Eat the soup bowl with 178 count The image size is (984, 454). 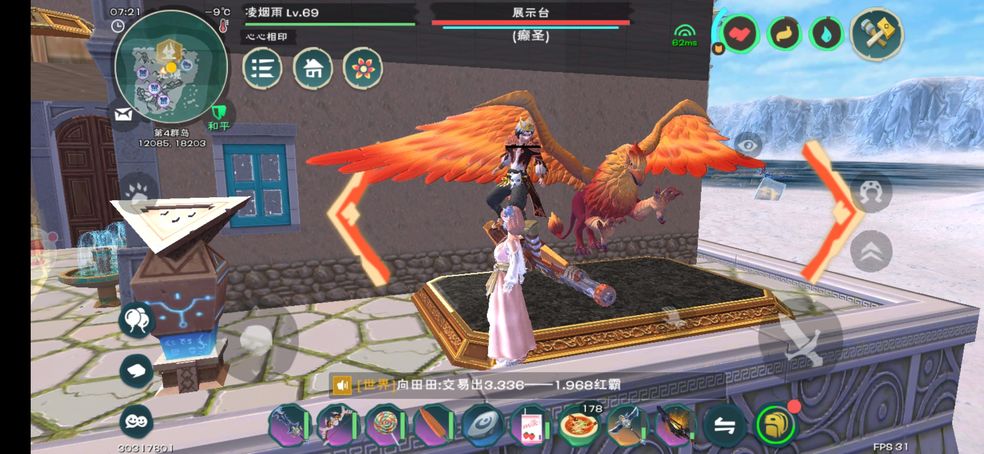click(579, 424)
